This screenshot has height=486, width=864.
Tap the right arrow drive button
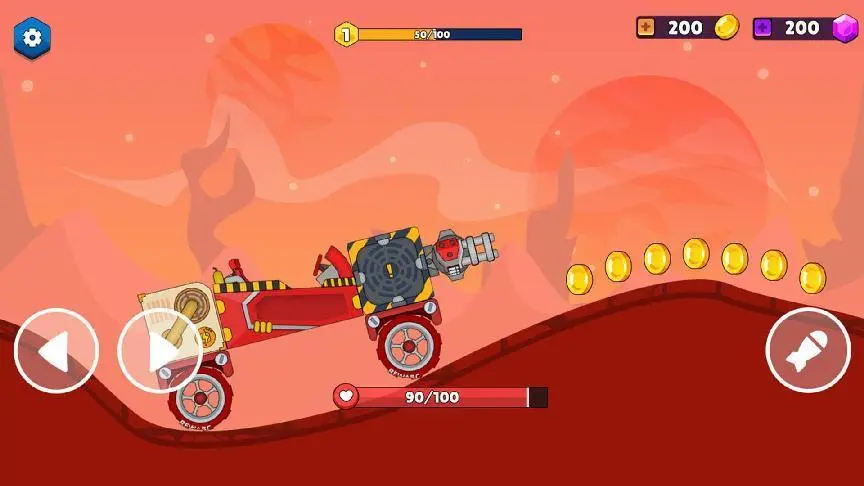click(x=160, y=351)
